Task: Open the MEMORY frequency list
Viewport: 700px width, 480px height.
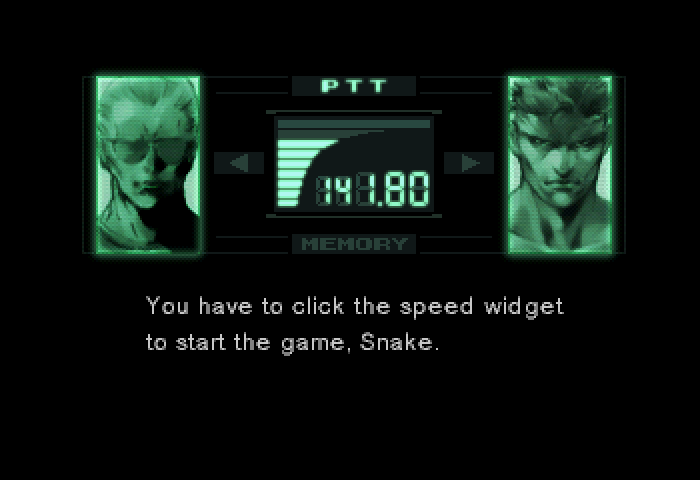Action: point(353,243)
